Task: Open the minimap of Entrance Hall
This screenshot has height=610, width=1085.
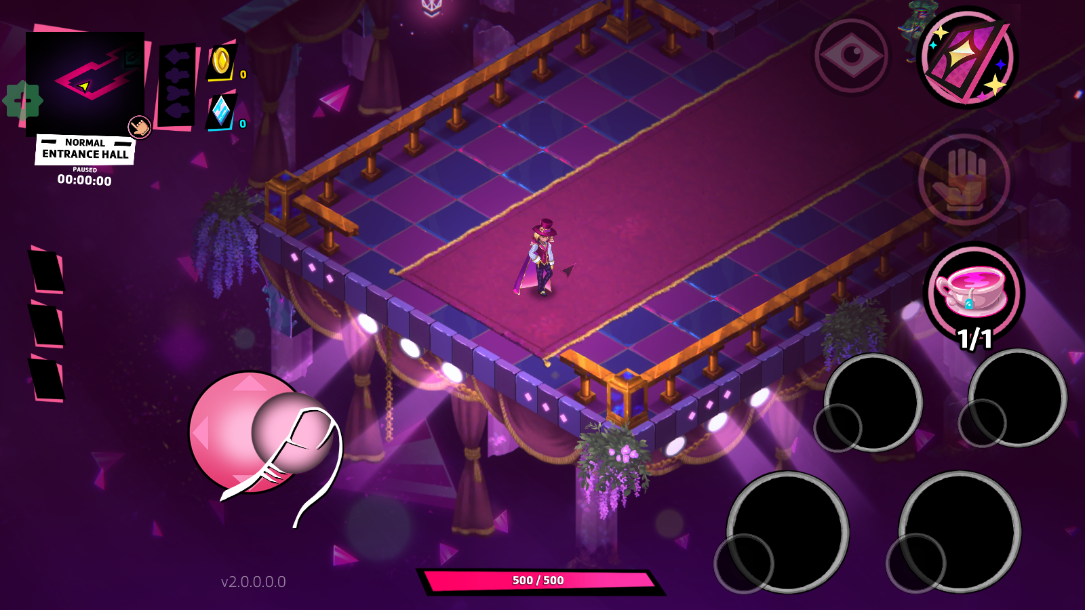Action: [x=84, y=81]
